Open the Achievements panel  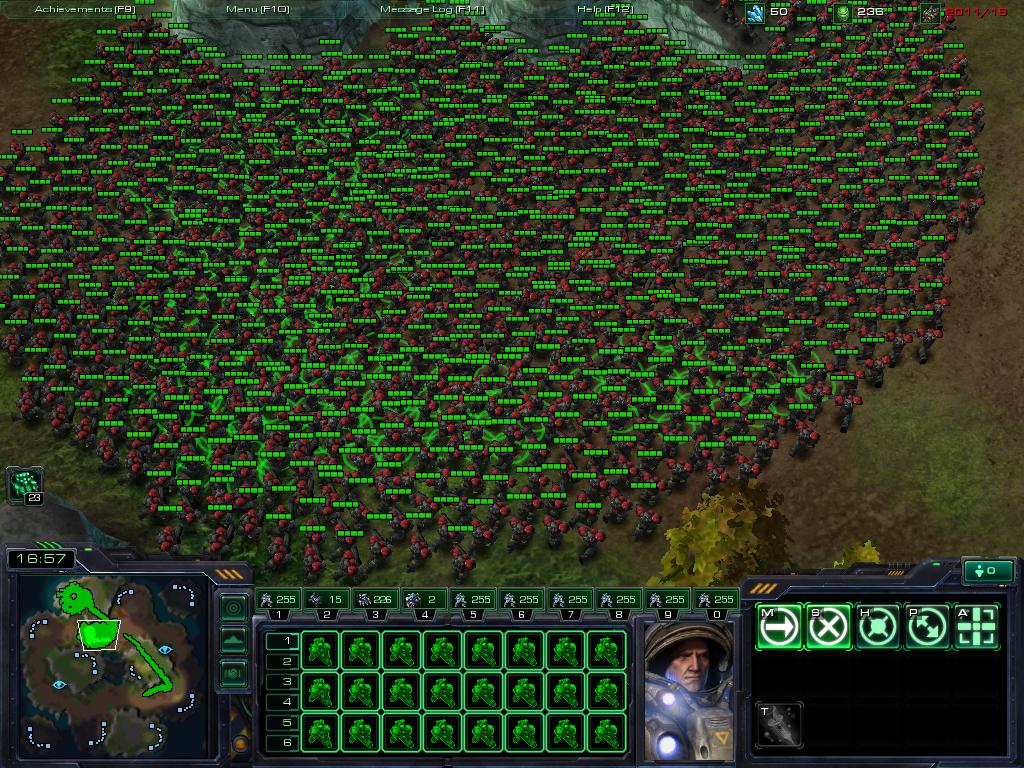coord(85,9)
